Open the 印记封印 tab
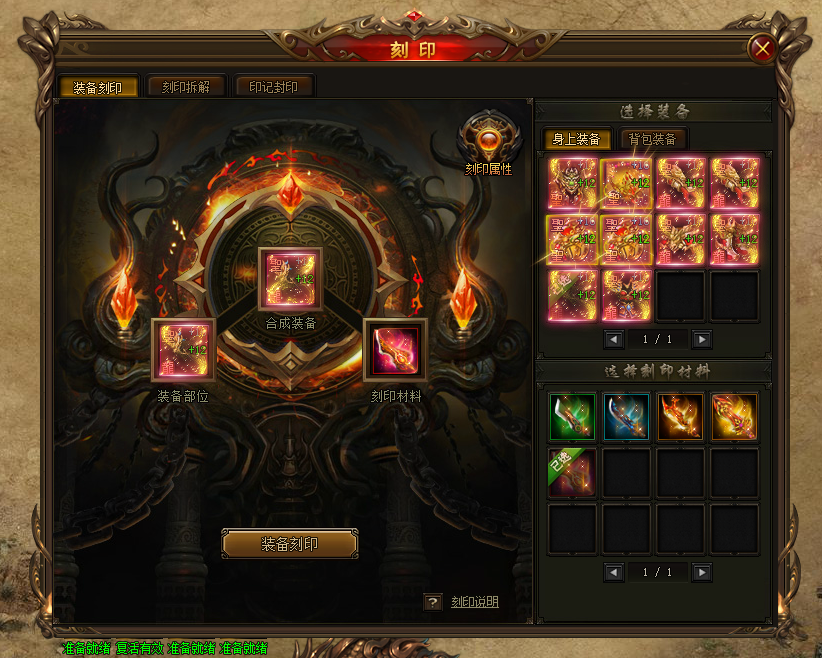The image size is (822, 658). point(273,87)
